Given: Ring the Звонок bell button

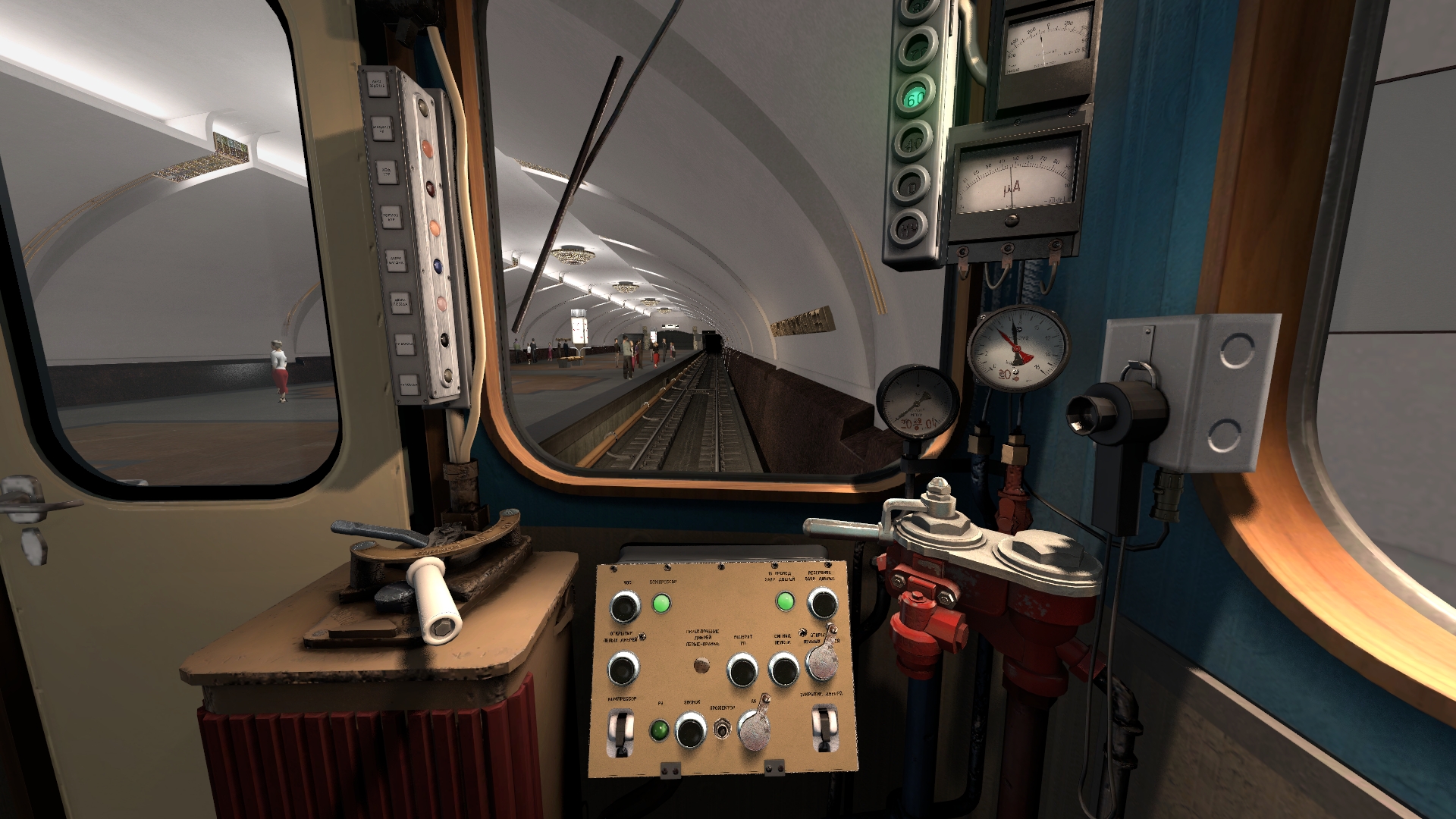Looking at the screenshot, I should (x=691, y=731).
